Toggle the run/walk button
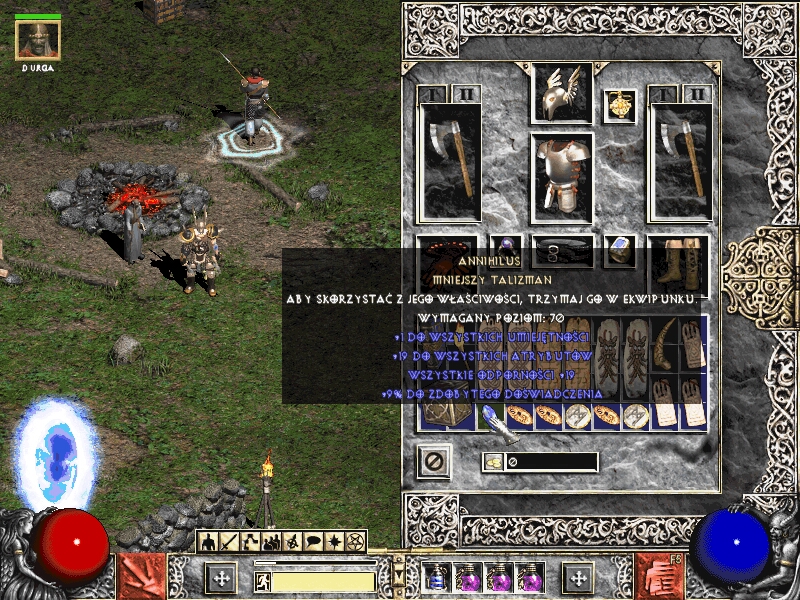This screenshot has width=800, height=600. (263, 581)
